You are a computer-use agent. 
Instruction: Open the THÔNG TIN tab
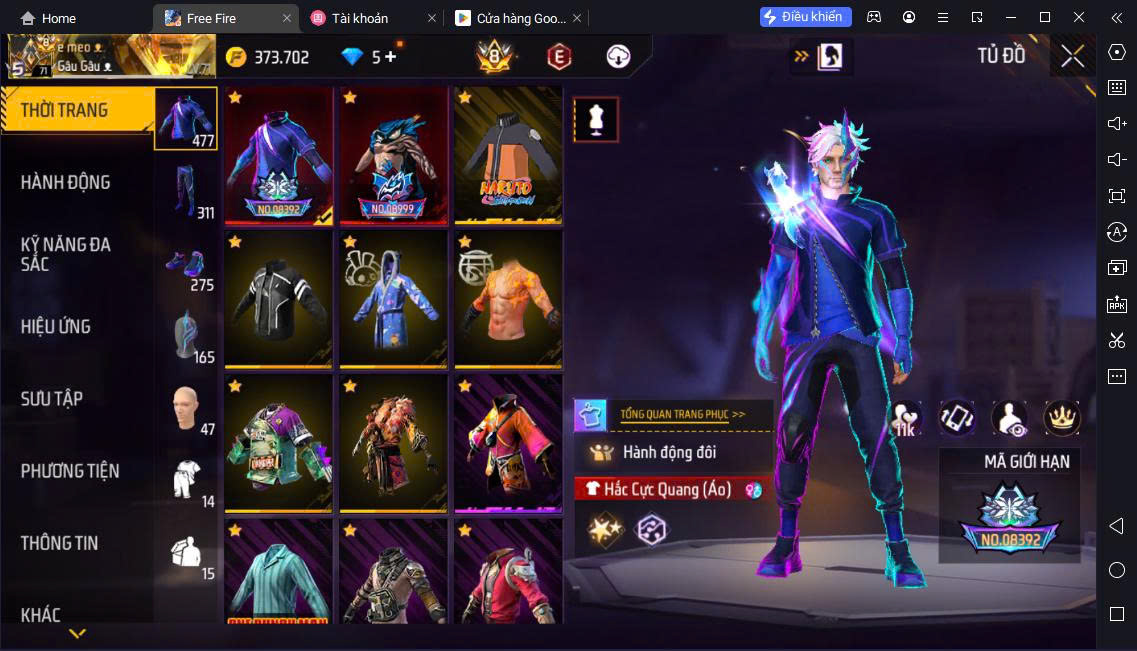point(60,543)
